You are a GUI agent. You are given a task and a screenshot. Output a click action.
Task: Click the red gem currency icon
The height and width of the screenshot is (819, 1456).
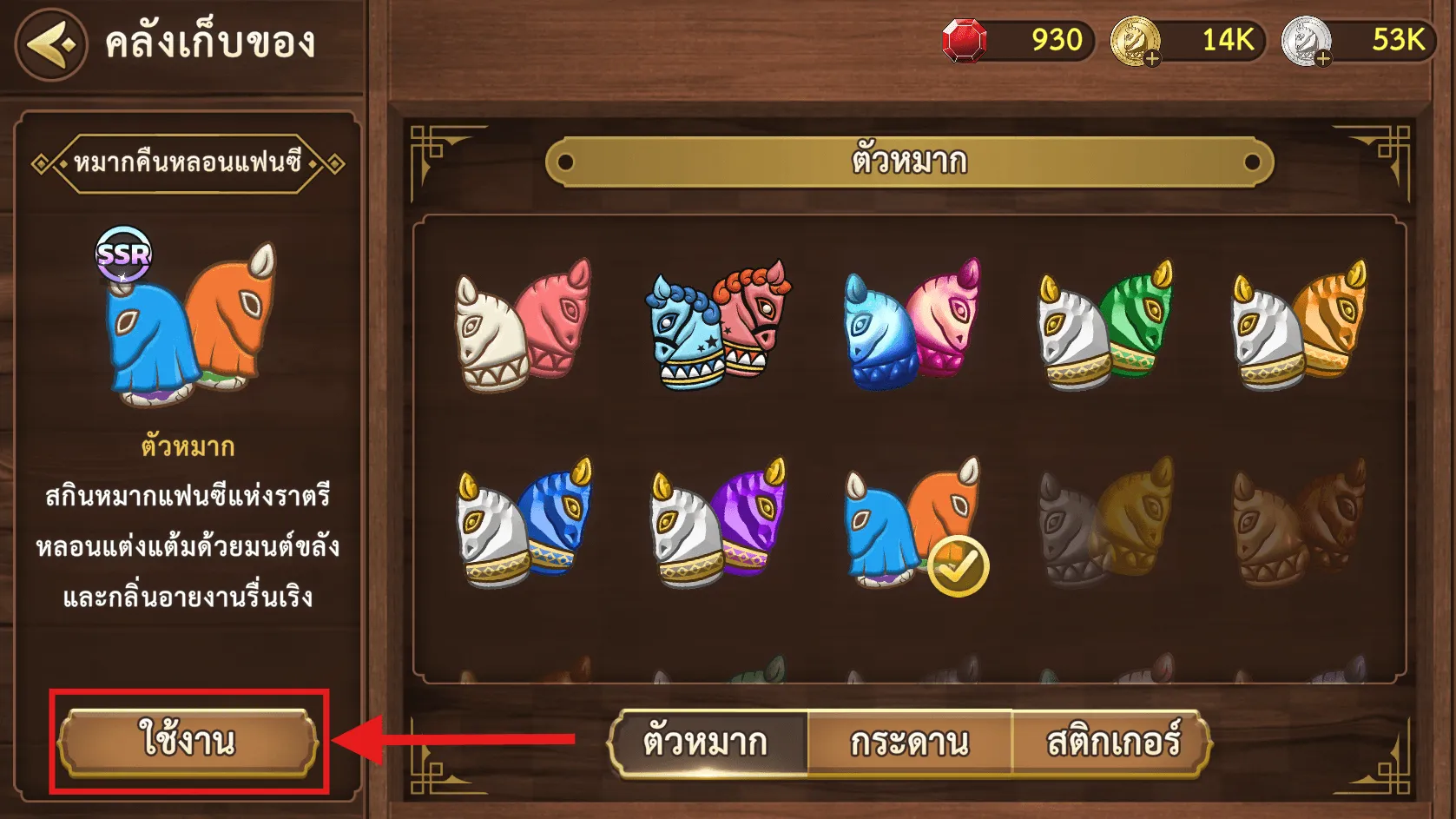coord(965,41)
